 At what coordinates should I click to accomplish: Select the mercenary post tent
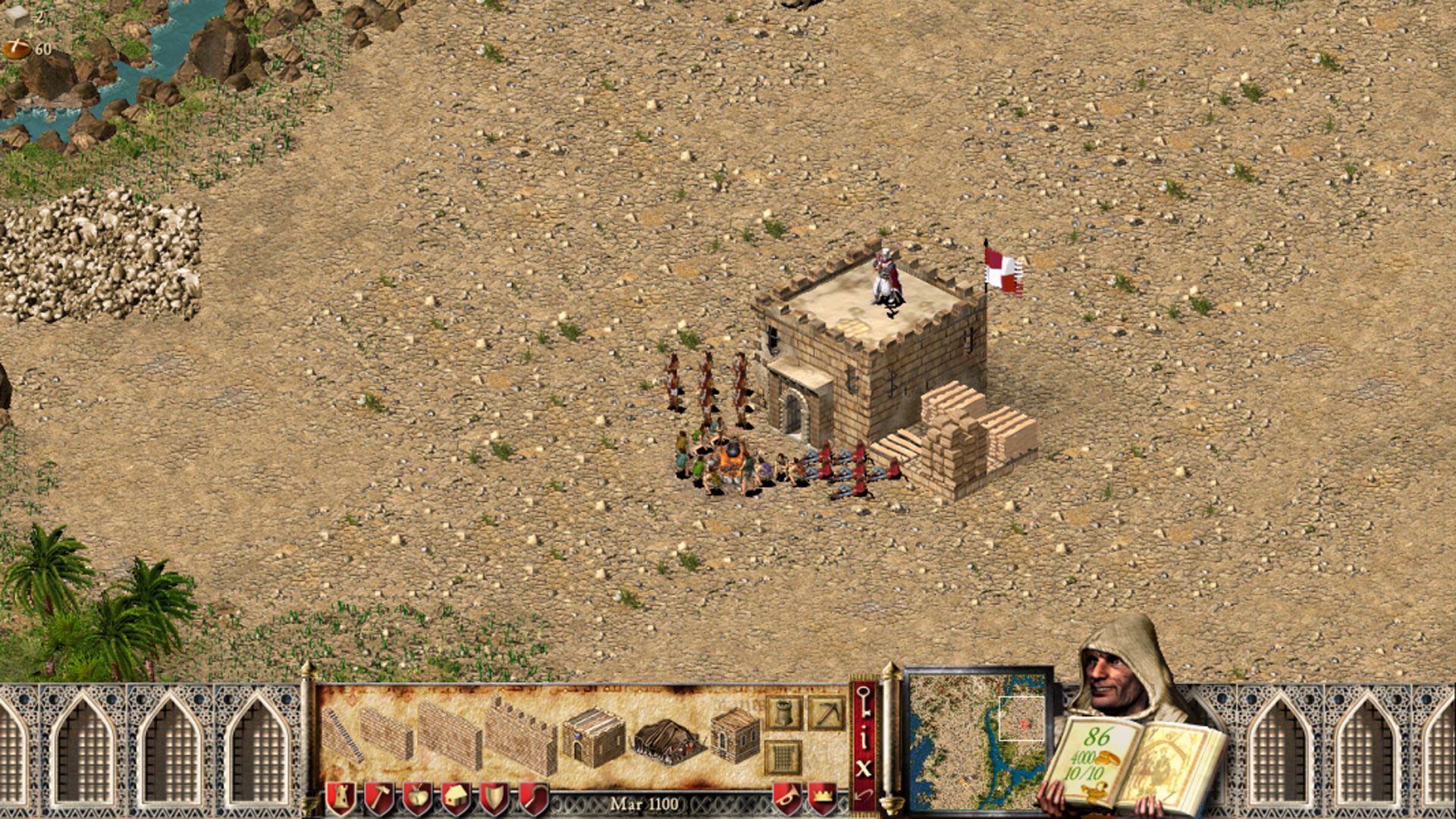[x=667, y=740]
